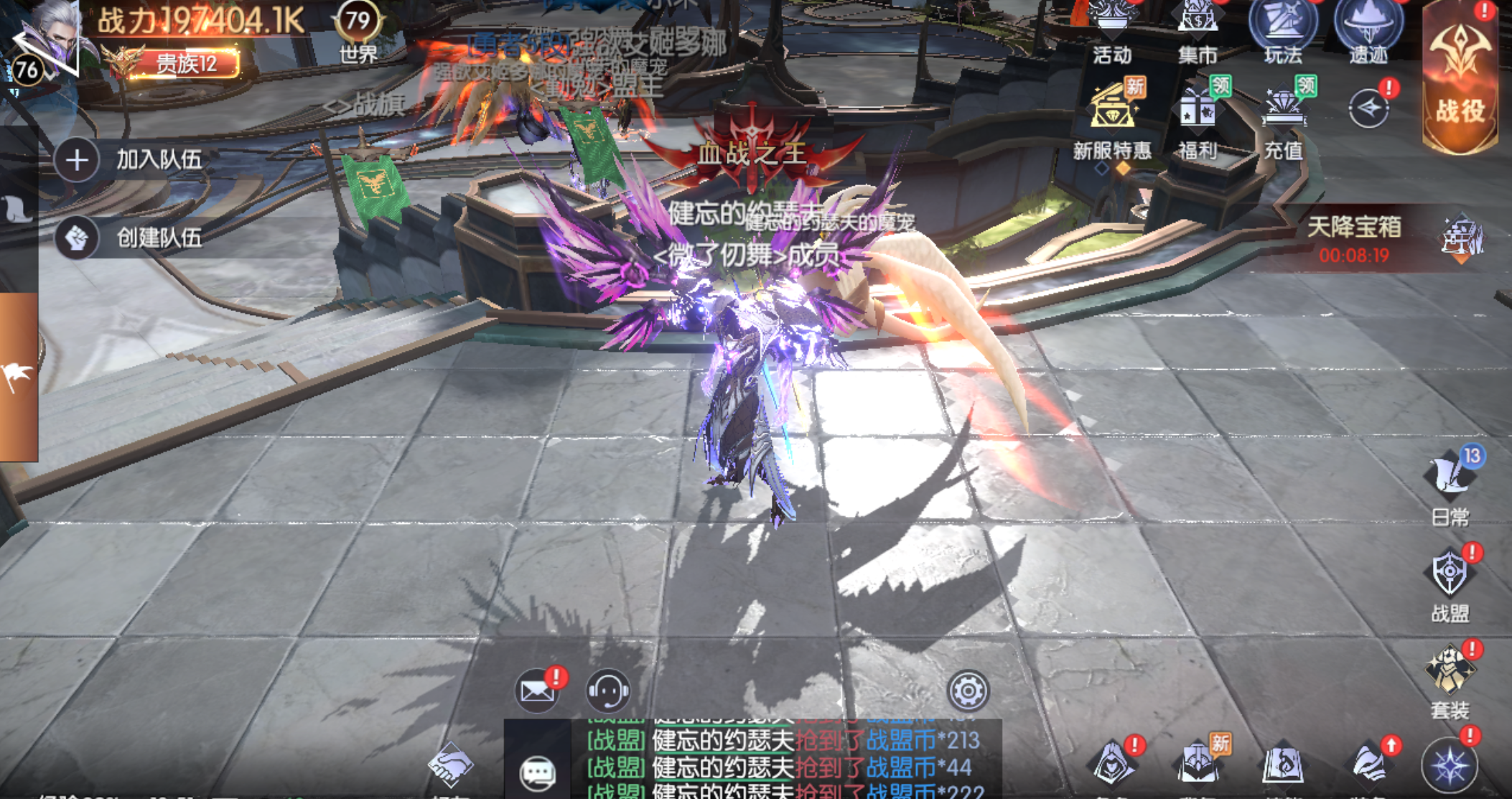Open the chat bubble window
1512x799 pixels.
[x=537, y=772]
